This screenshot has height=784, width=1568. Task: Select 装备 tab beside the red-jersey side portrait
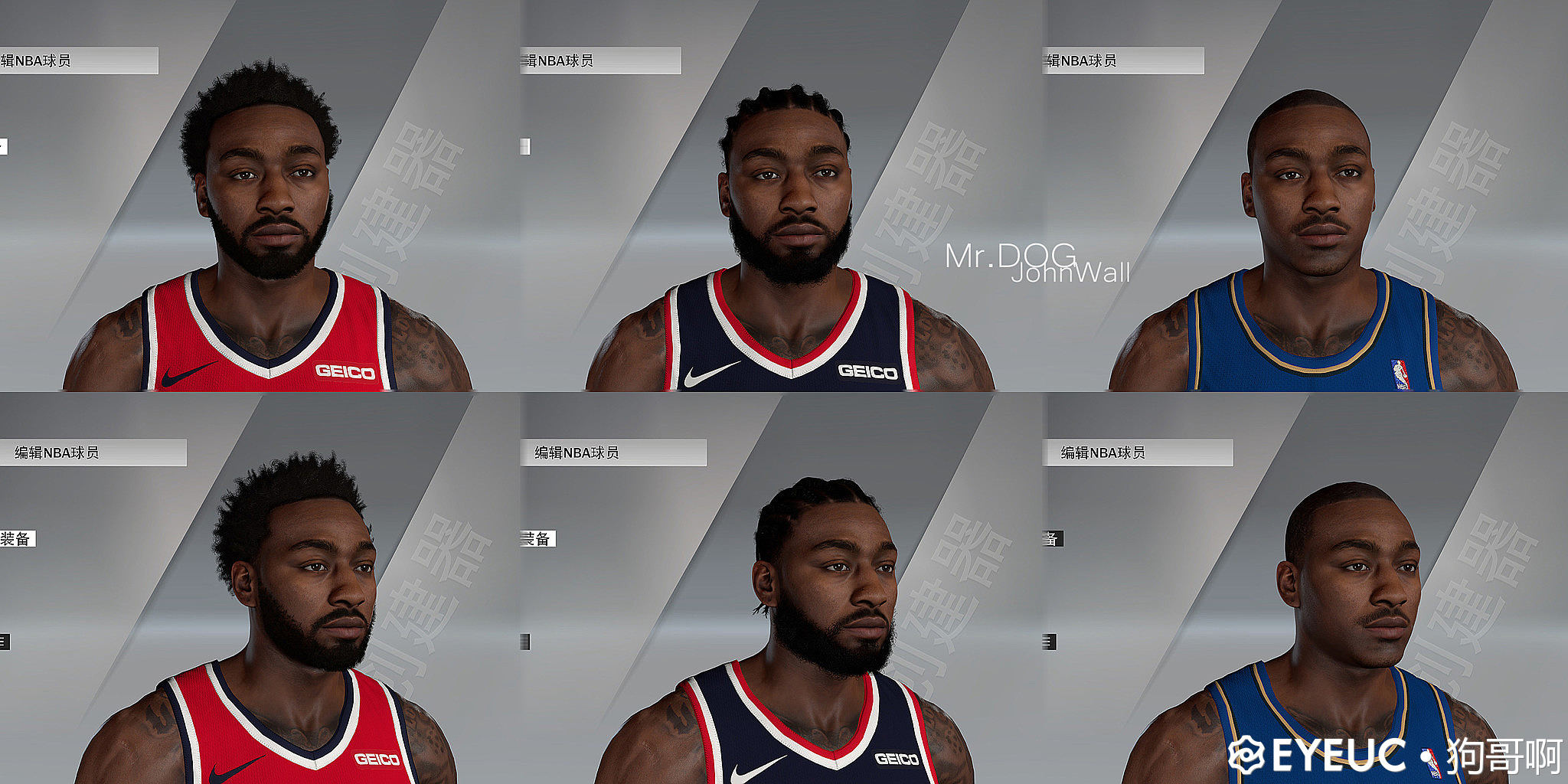click(x=17, y=539)
